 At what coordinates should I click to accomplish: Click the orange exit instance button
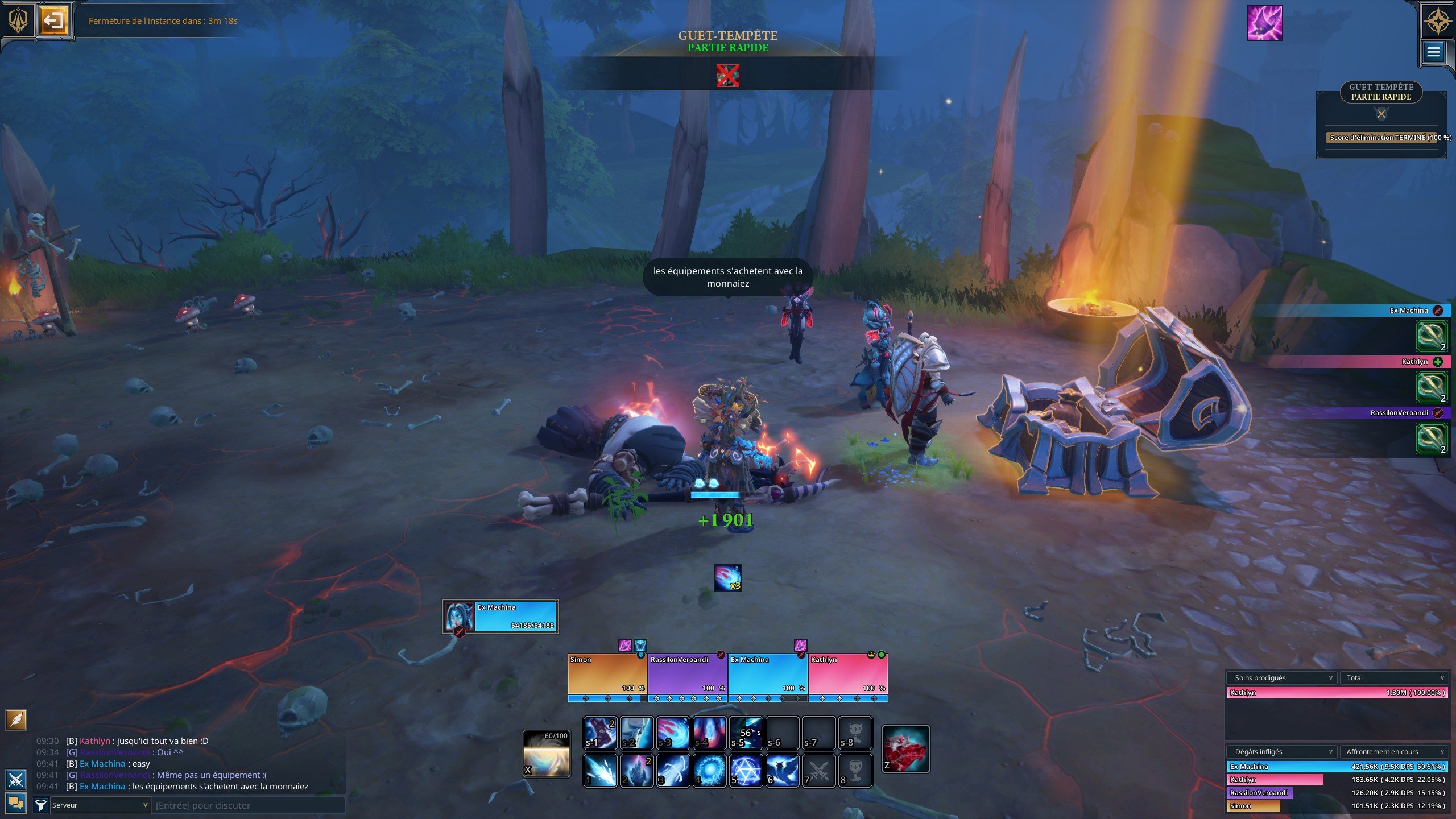tap(53, 21)
